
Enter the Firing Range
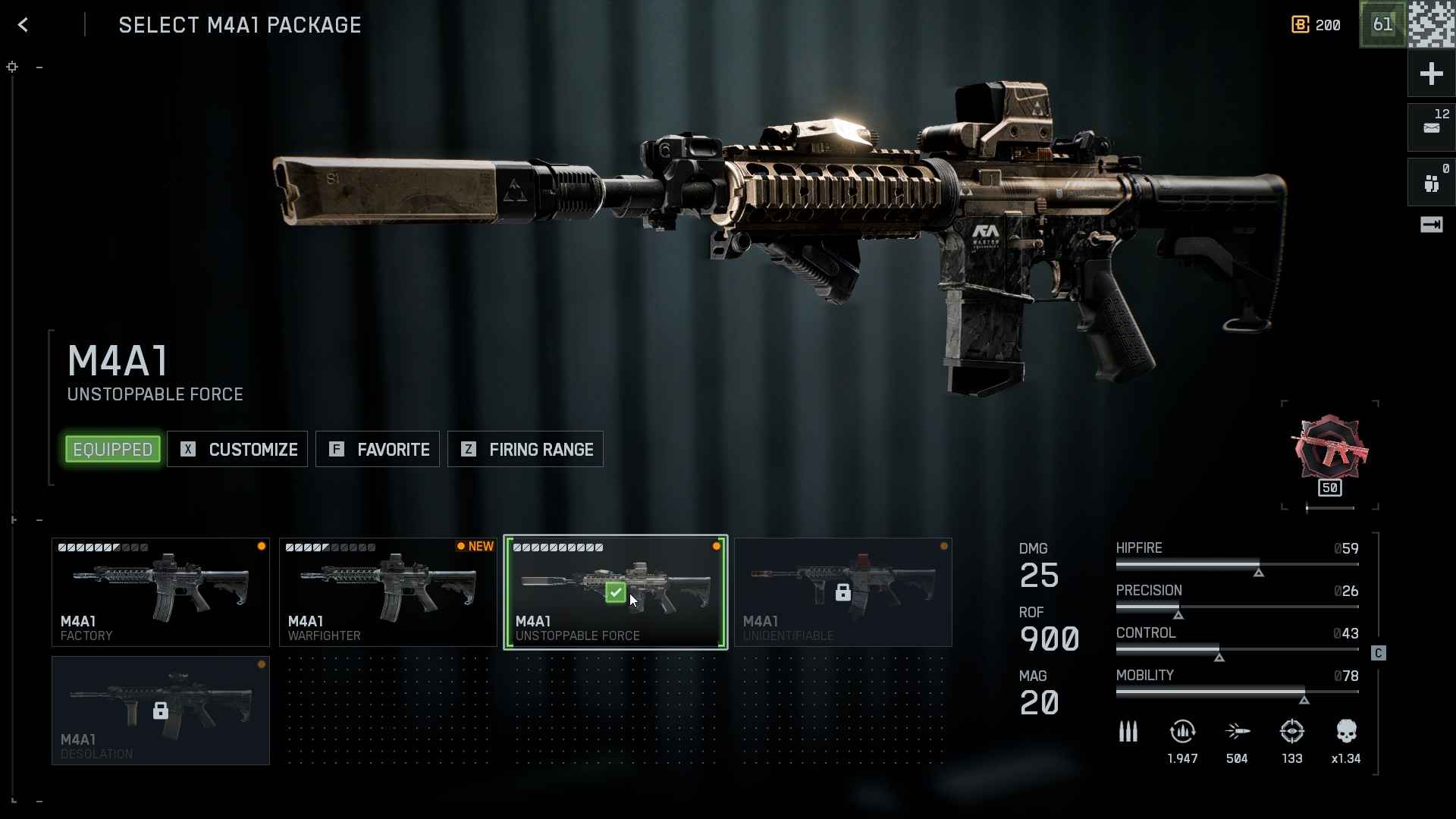526,450
